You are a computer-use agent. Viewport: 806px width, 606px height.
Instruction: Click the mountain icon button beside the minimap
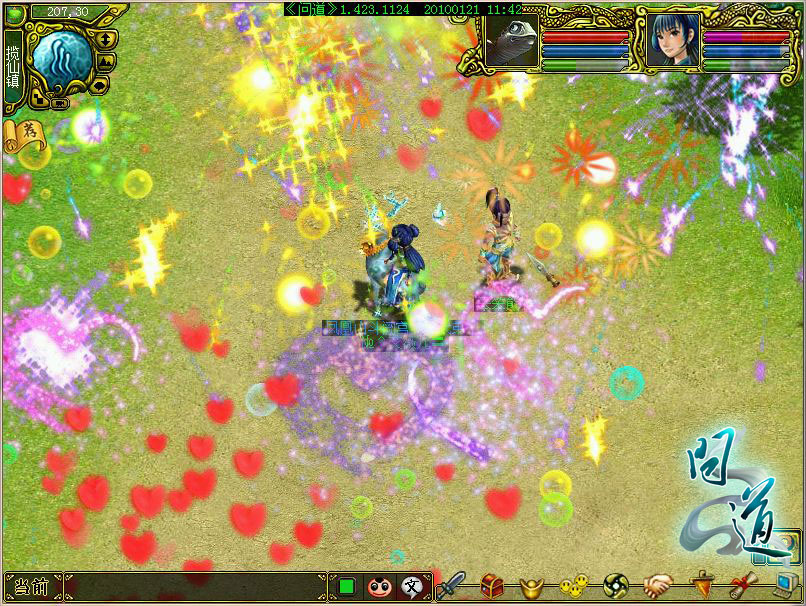point(107,61)
